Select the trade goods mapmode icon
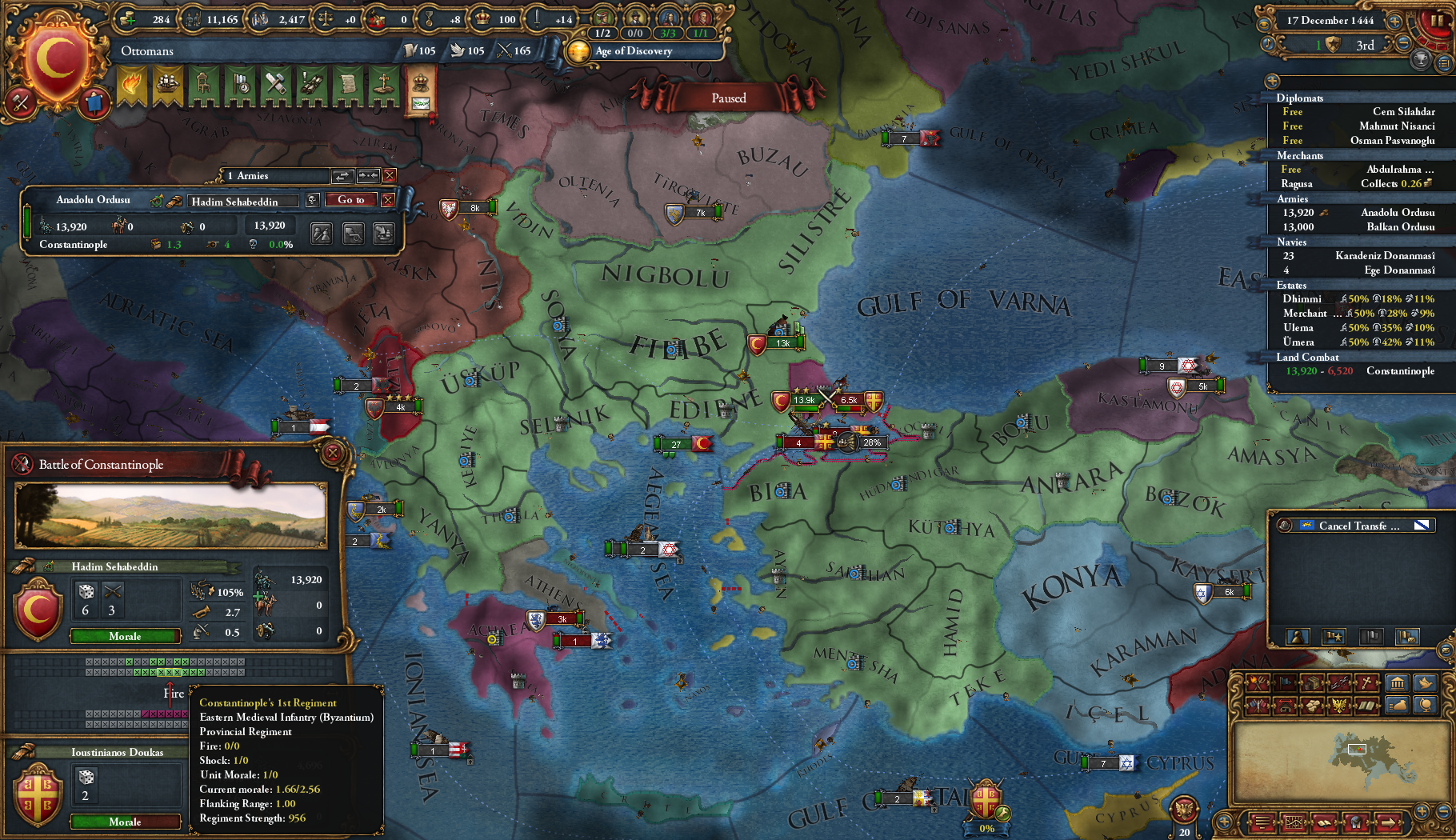The height and width of the screenshot is (840, 1456). (1312, 684)
